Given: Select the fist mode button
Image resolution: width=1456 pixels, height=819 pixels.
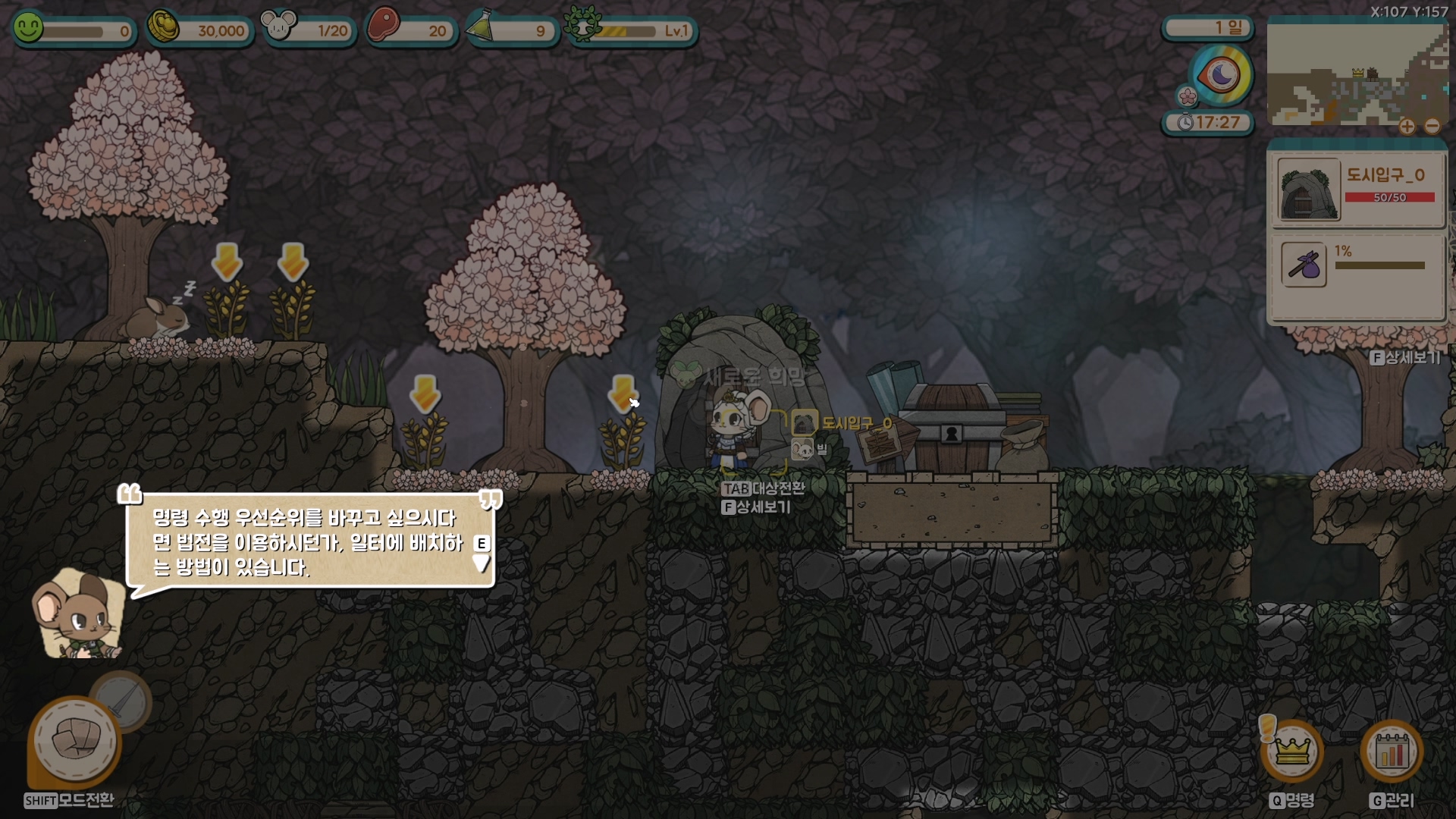Looking at the screenshot, I should point(74,742).
